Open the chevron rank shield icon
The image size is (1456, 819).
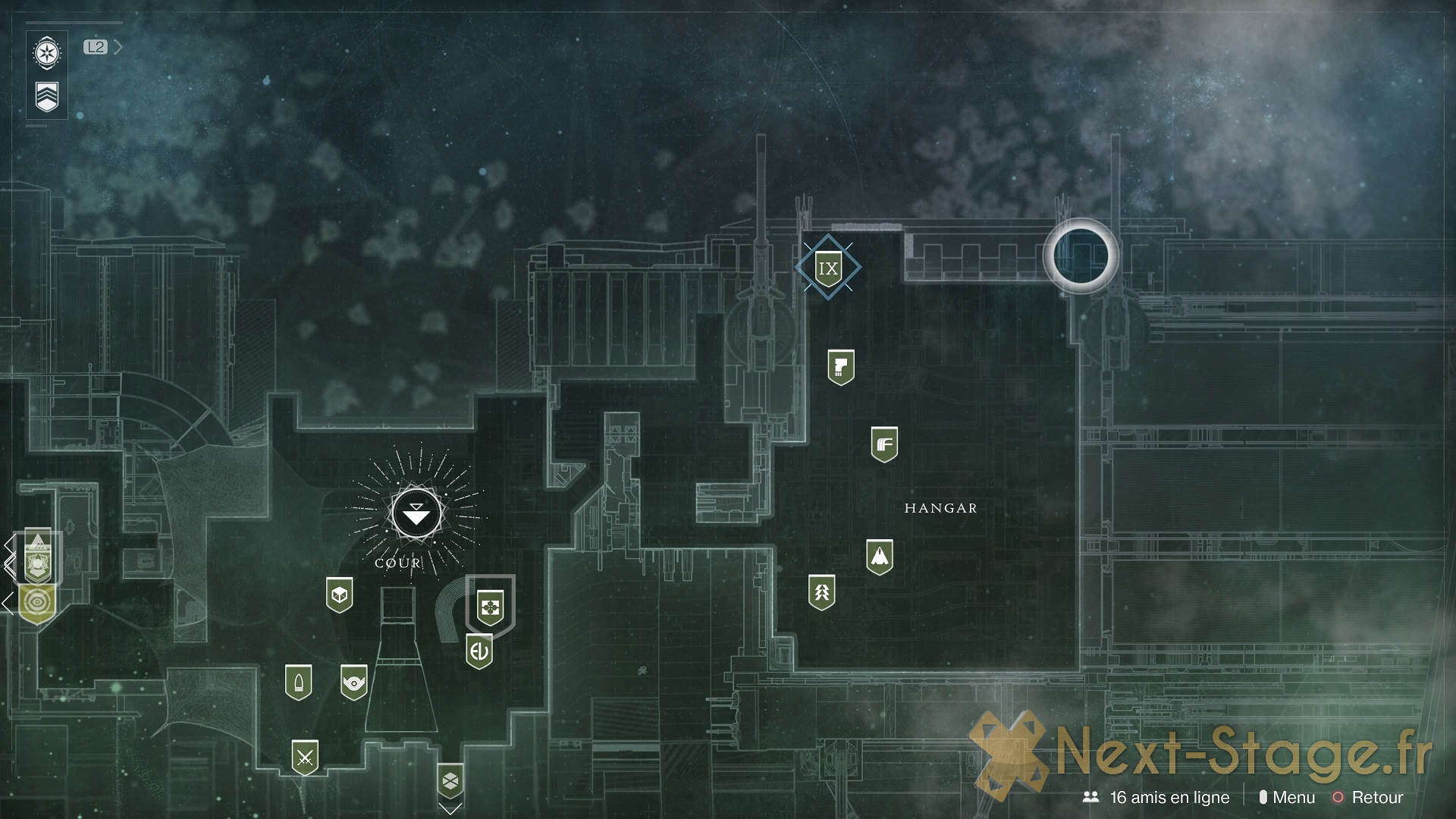(x=47, y=97)
